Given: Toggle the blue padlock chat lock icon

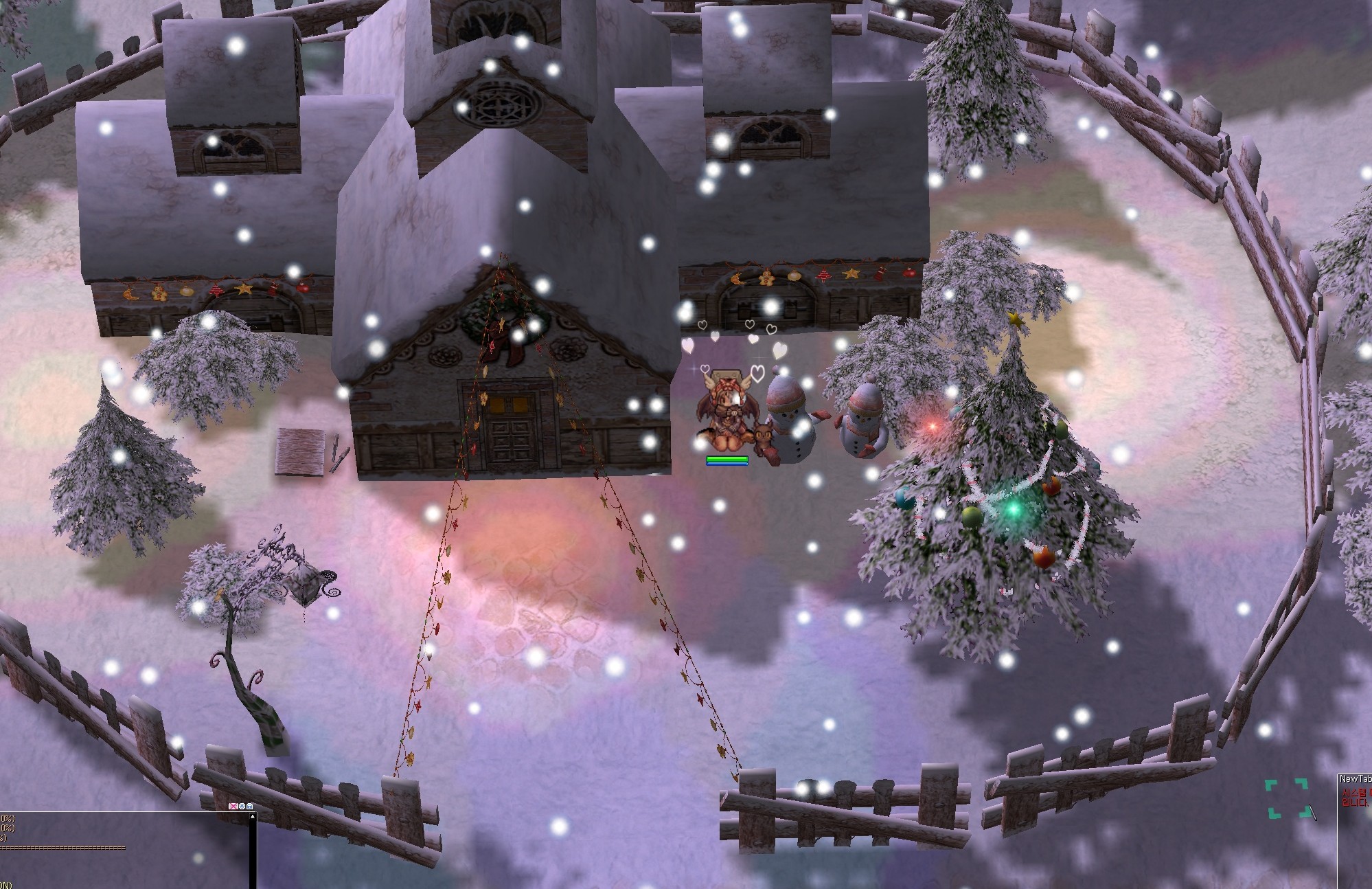Looking at the screenshot, I should point(249,806).
